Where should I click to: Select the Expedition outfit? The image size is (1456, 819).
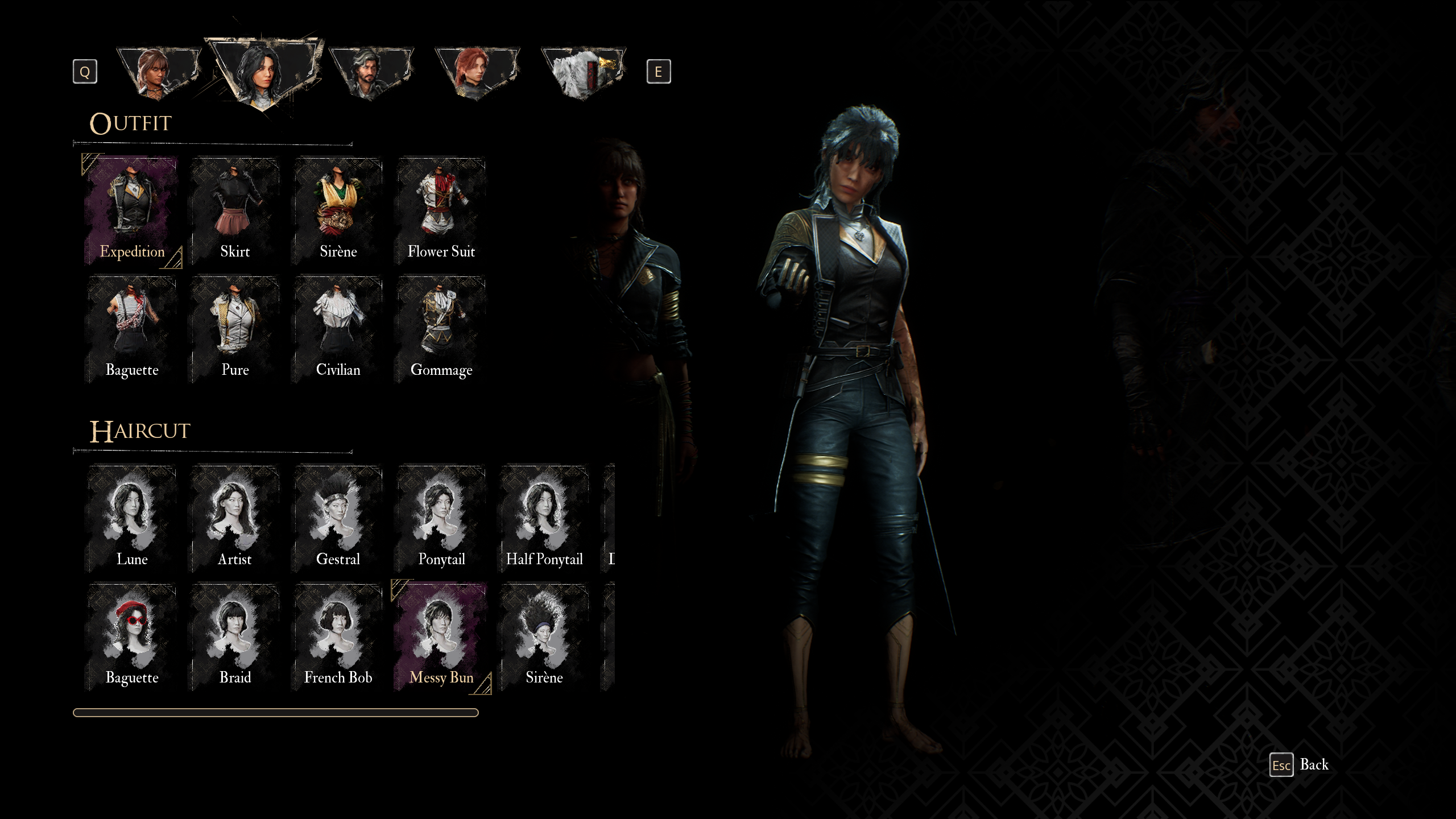(132, 211)
